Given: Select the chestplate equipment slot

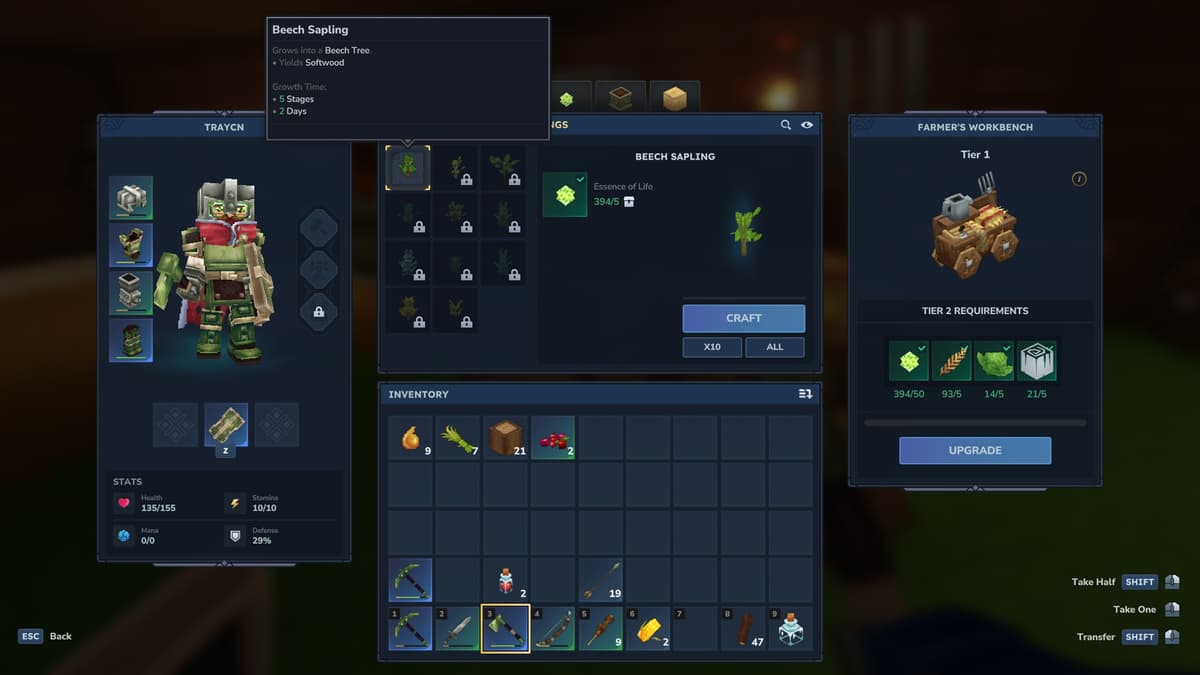Looking at the screenshot, I should pos(131,245).
